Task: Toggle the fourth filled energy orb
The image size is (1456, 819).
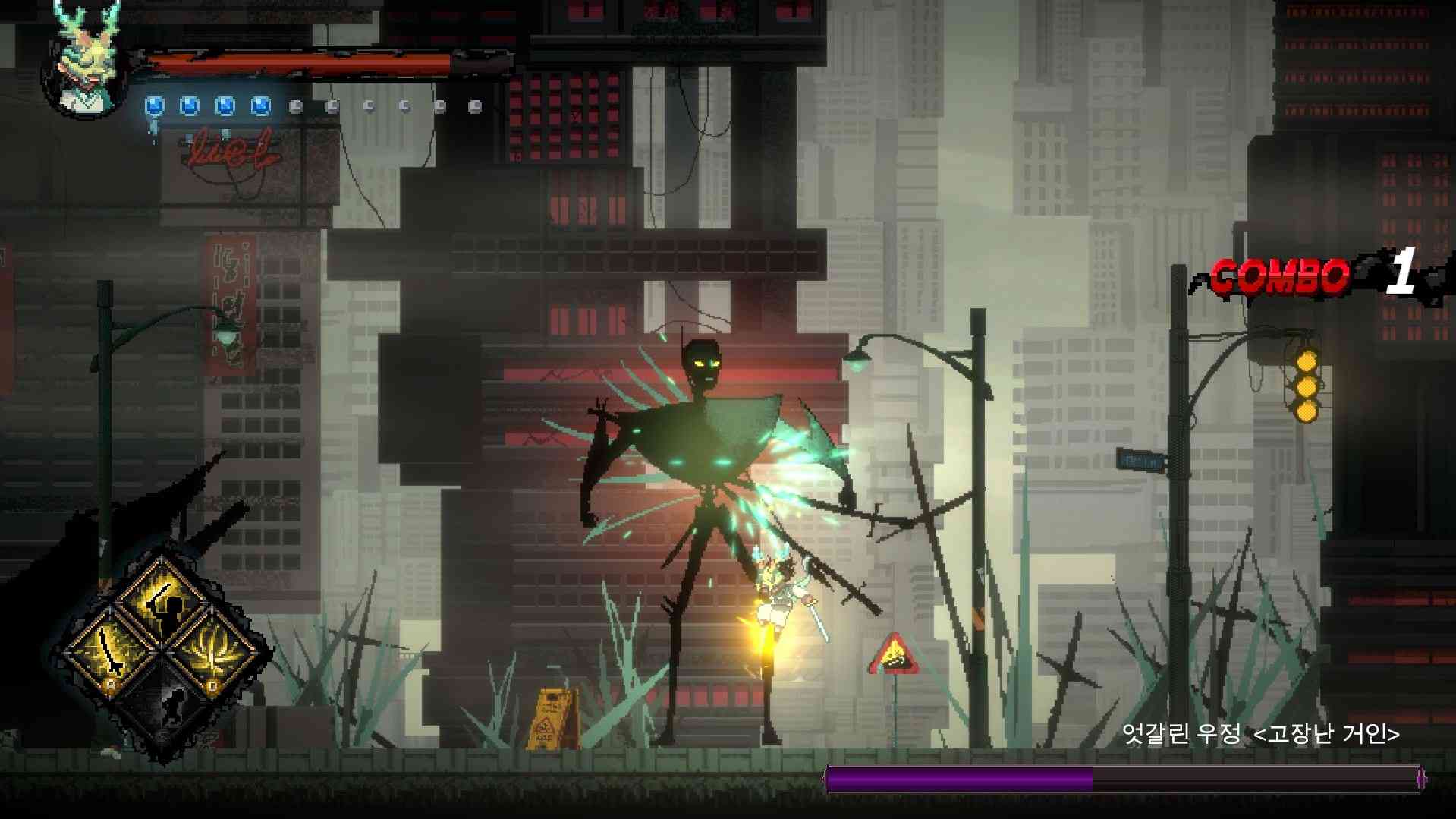Action: (260, 105)
